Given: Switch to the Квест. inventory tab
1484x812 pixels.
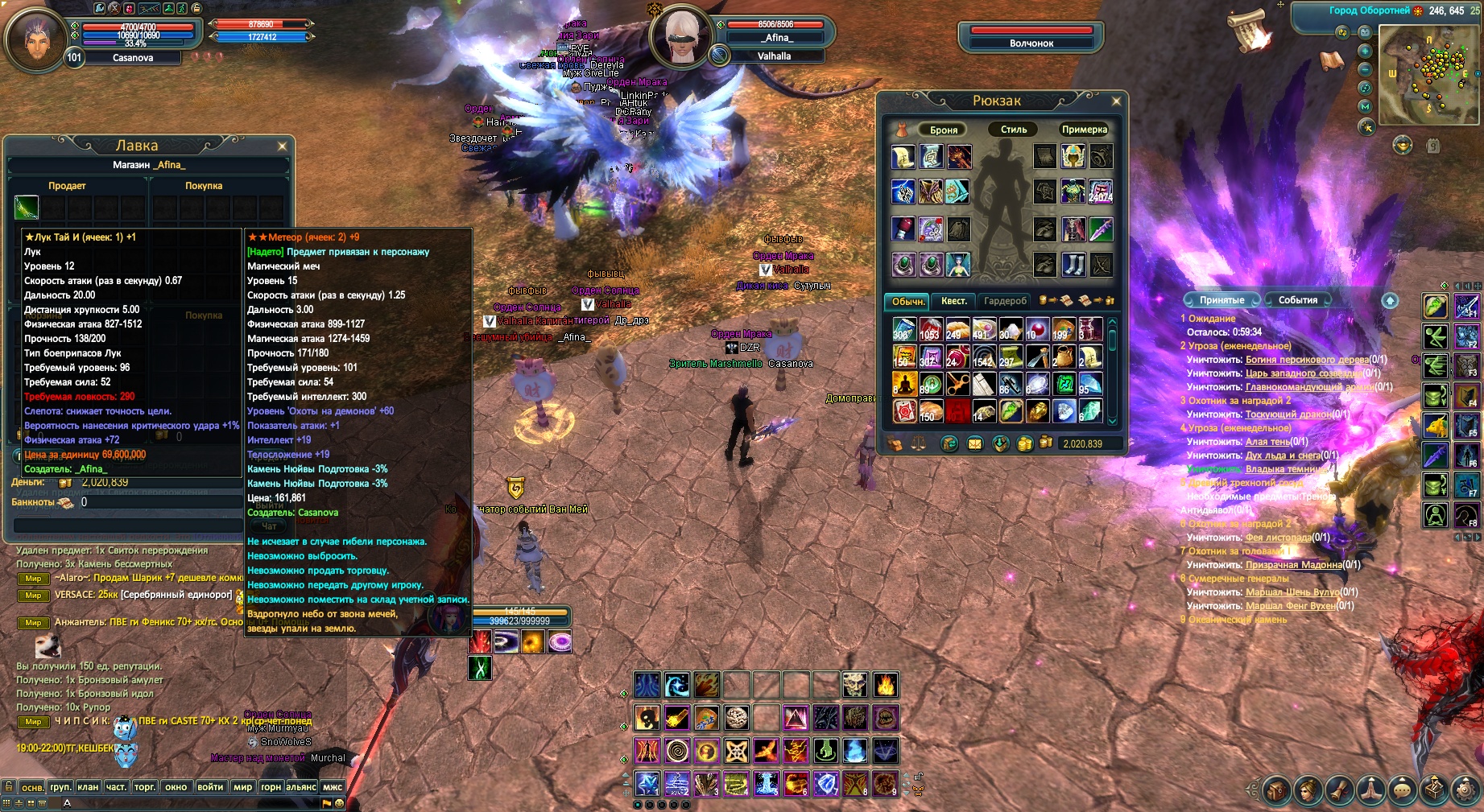Looking at the screenshot, I should (953, 301).
